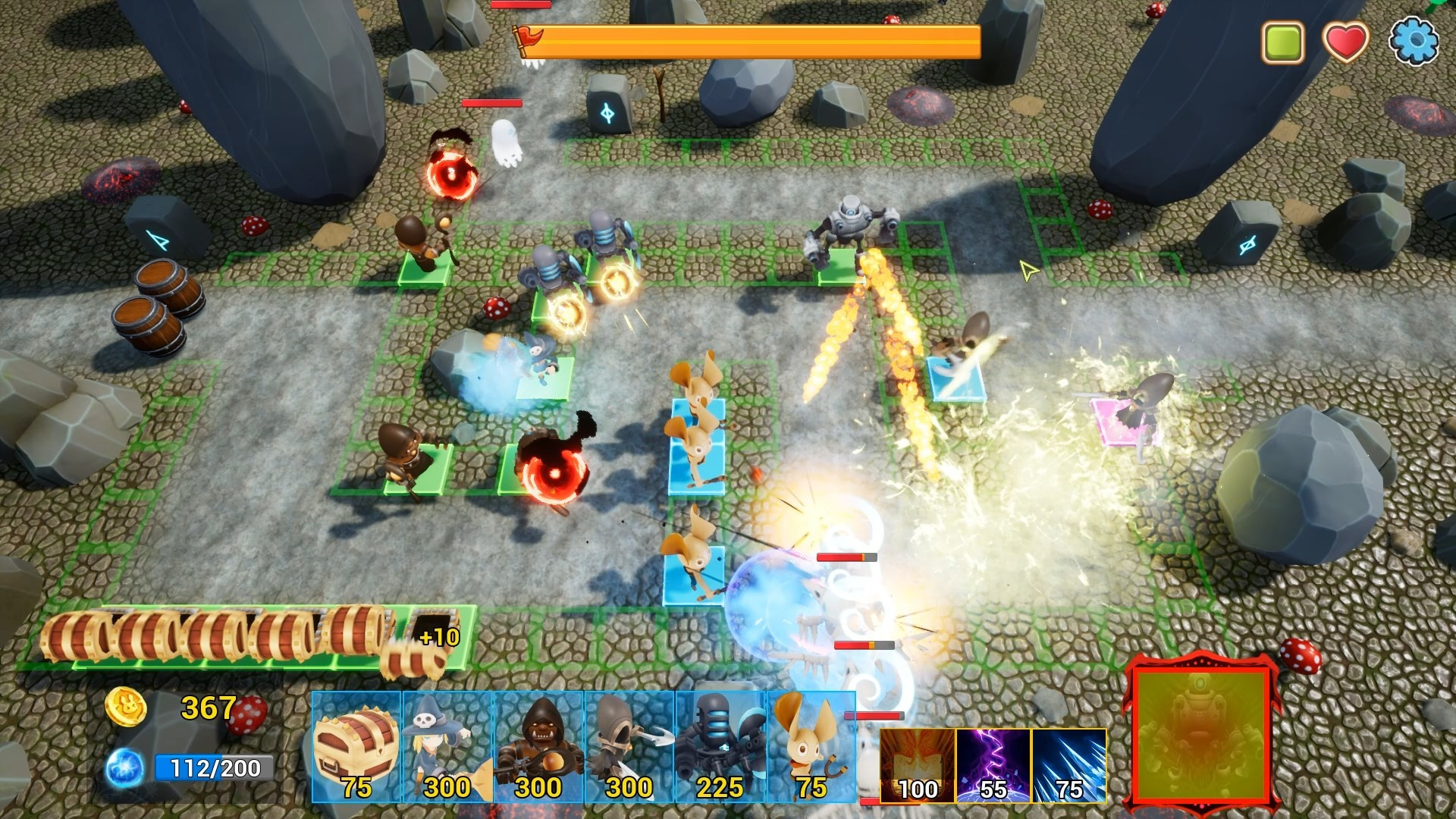
Task: Choose the skull-hat witch unit card
Action: coord(447,746)
